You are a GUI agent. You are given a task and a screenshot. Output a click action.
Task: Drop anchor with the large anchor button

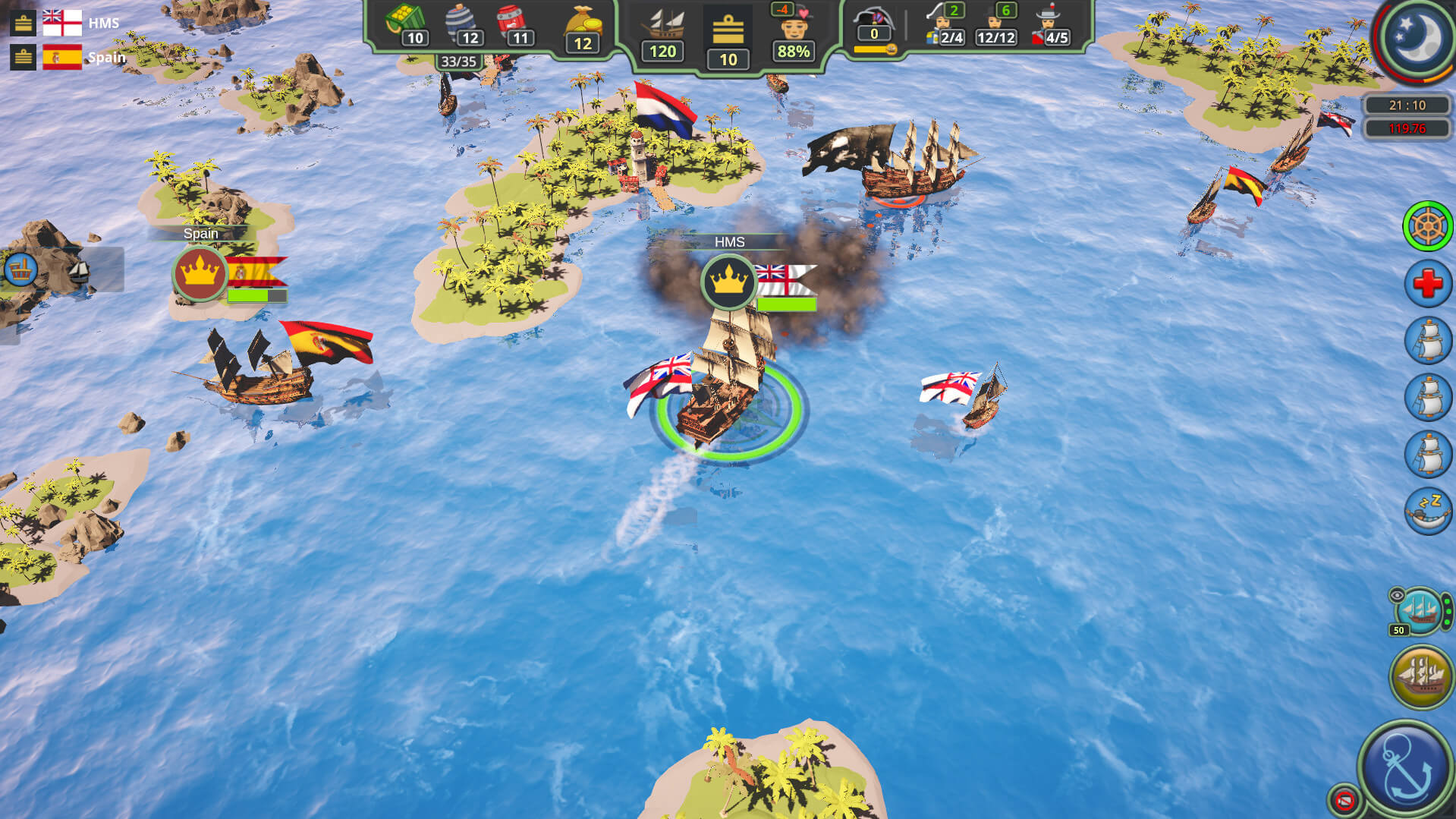(x=1406, y=769)
